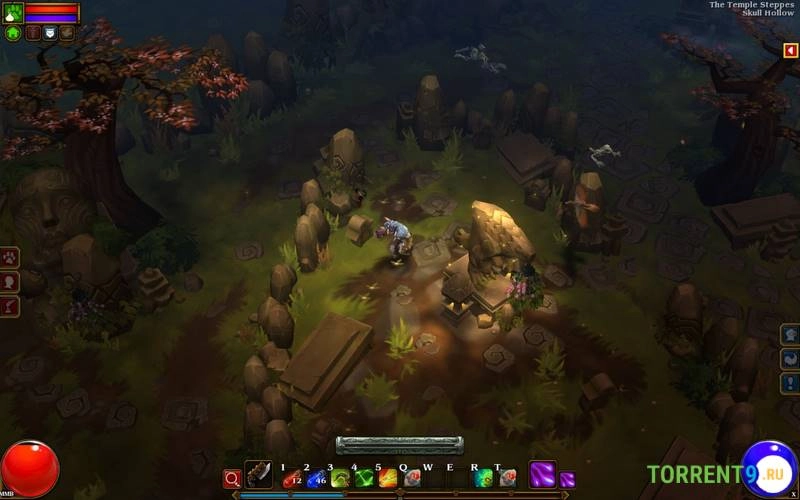Use the blue mana potion in slot 2
The width and height of the screenshot is (800, 500).
(x=316, y=479)
